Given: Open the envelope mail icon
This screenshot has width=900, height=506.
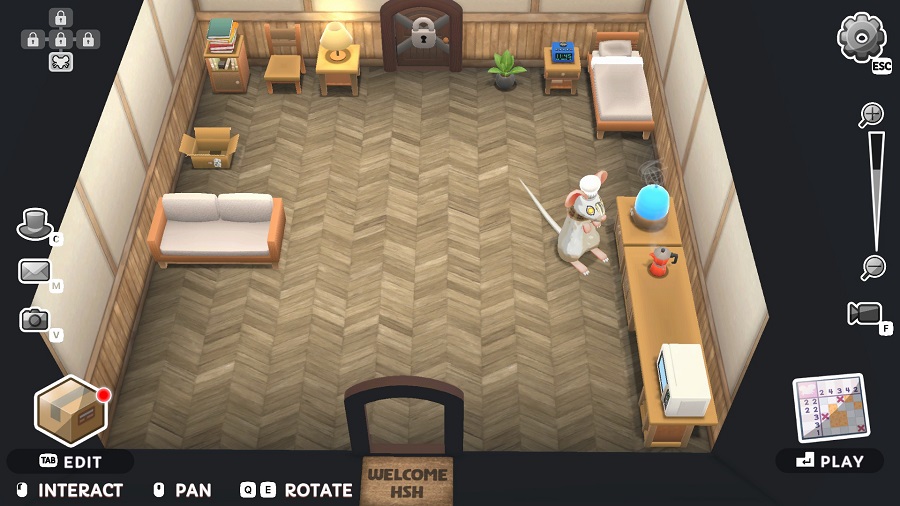Looking at the screenshot, I should [x=34, y=271].
